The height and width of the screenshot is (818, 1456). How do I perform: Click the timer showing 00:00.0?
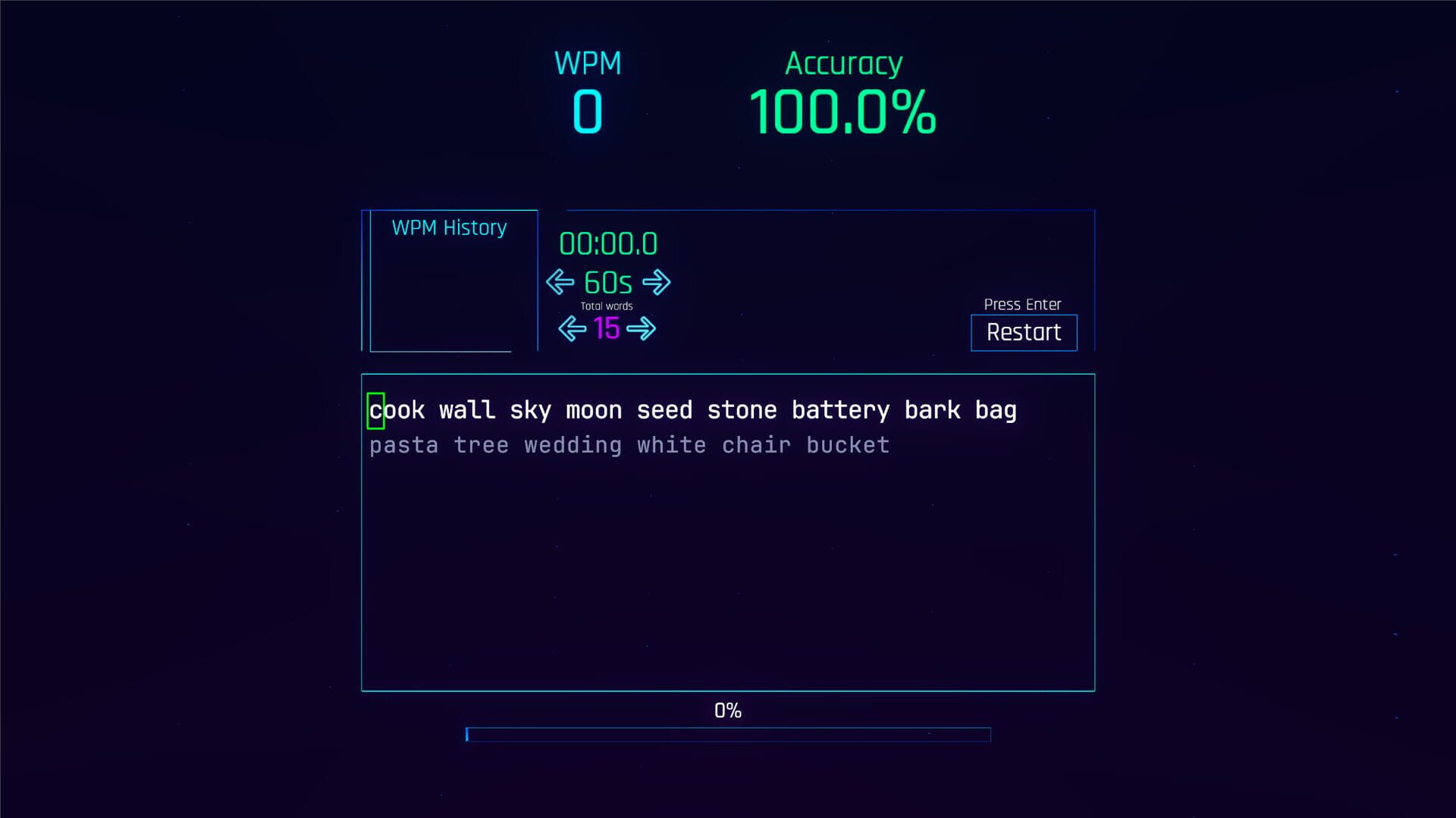[x=607, y=243]
